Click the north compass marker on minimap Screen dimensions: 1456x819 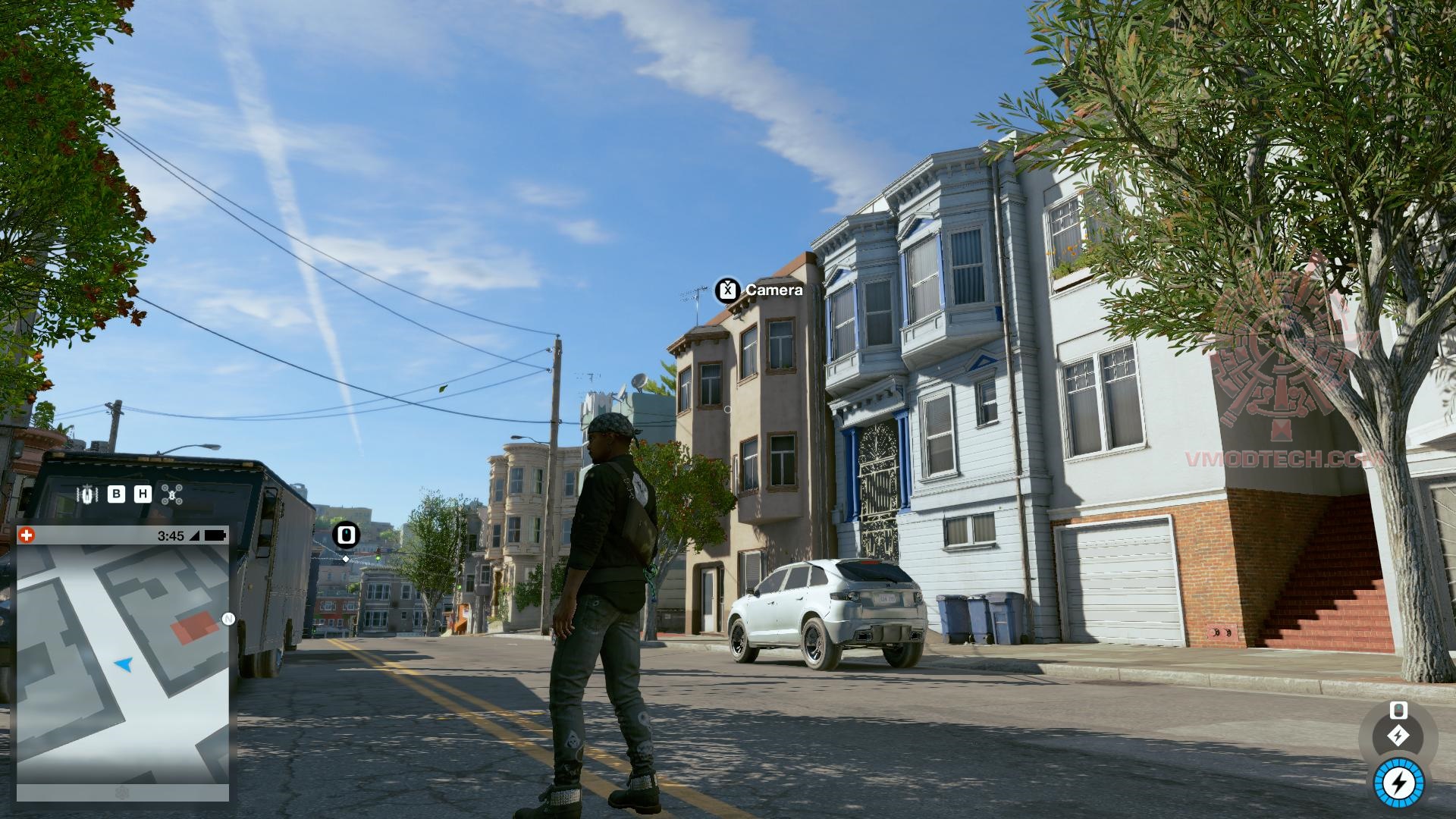[227, 619]
